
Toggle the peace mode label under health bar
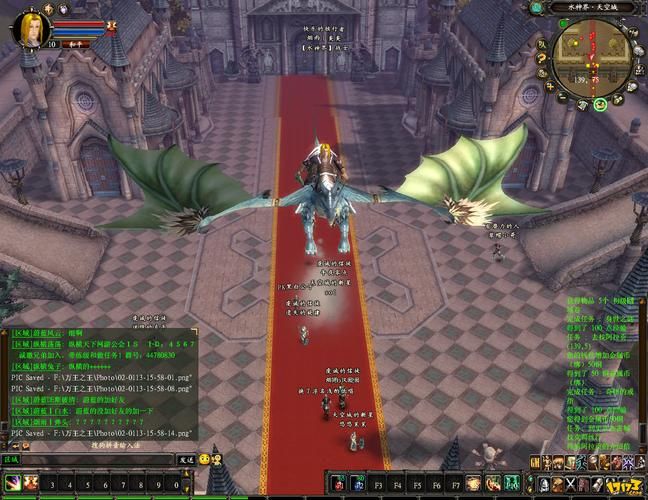pos(74,44)
